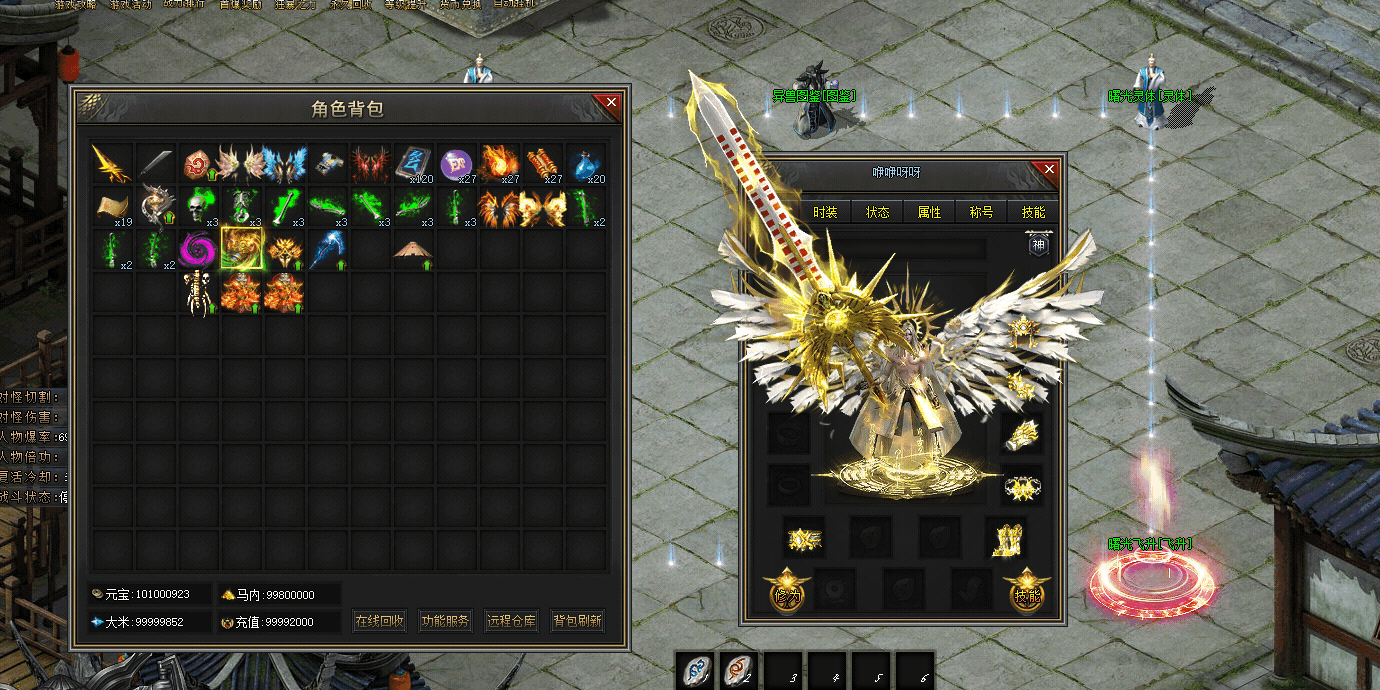Switch to the 状态 tab
Screen dimensions: 1380x690
pyautogui.click(x=877, y=212)
